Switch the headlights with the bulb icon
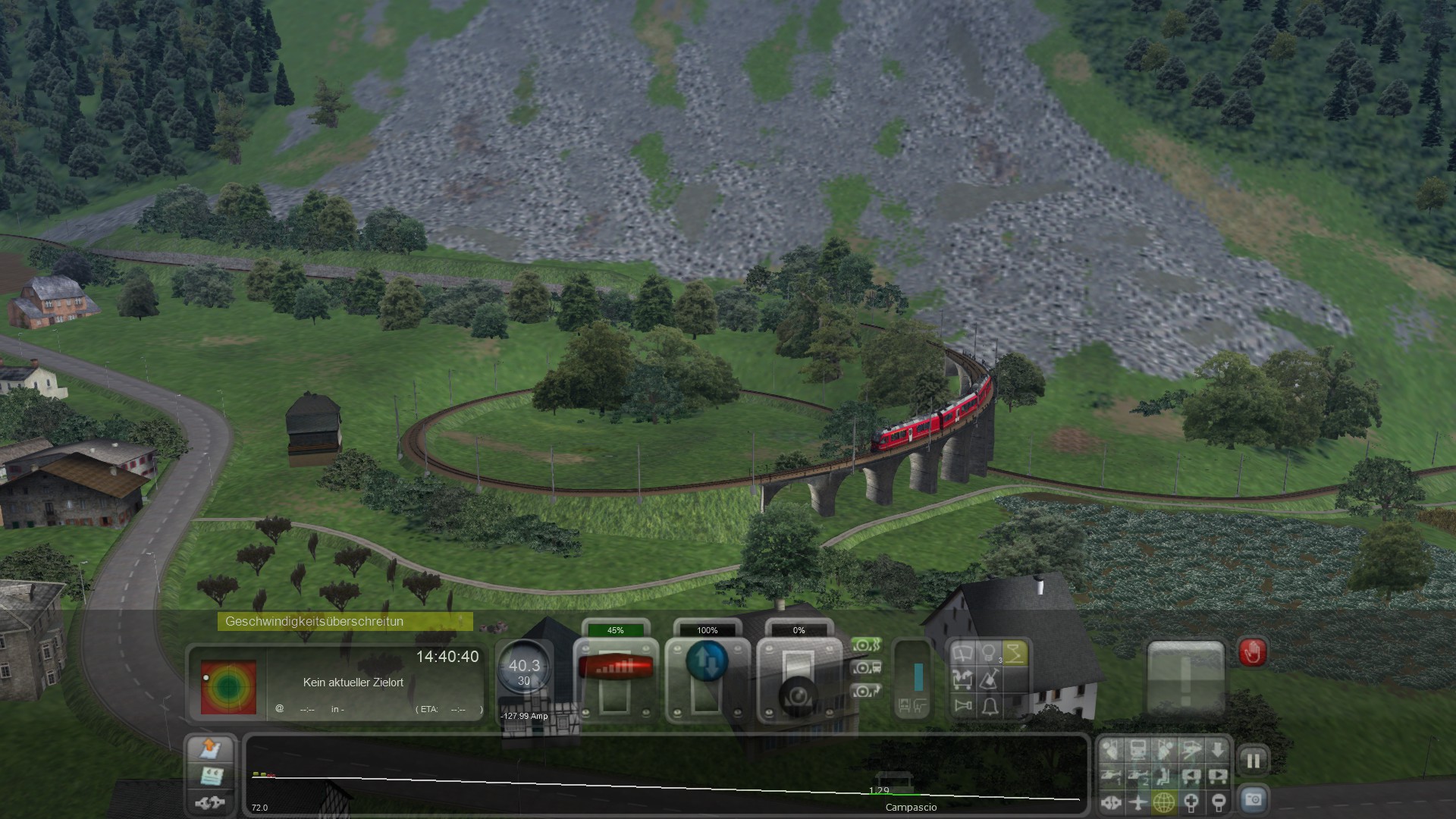This screenshot has height=819, width=1456. pyautogui.click(x=989, y=653)
